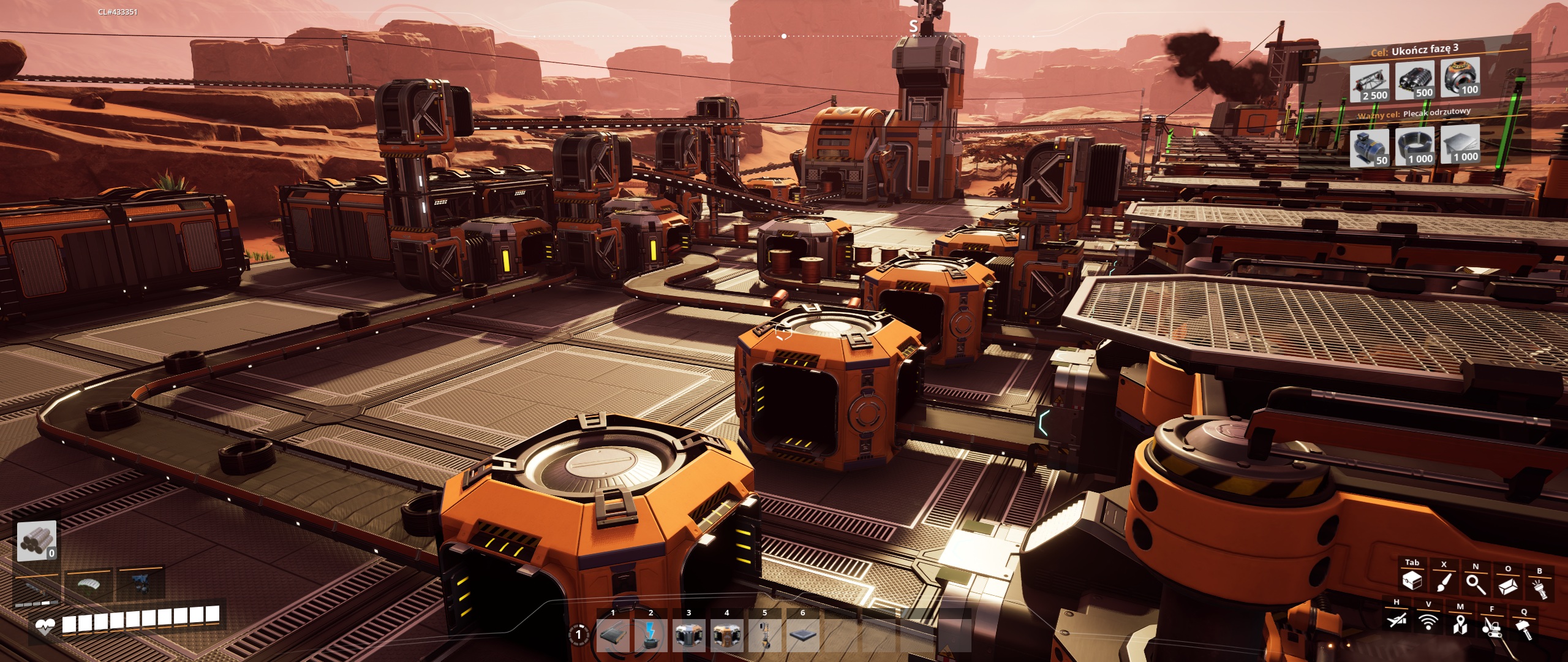Select the foundation hotbar slot
Screen dimensions: 1568x662
802,634
